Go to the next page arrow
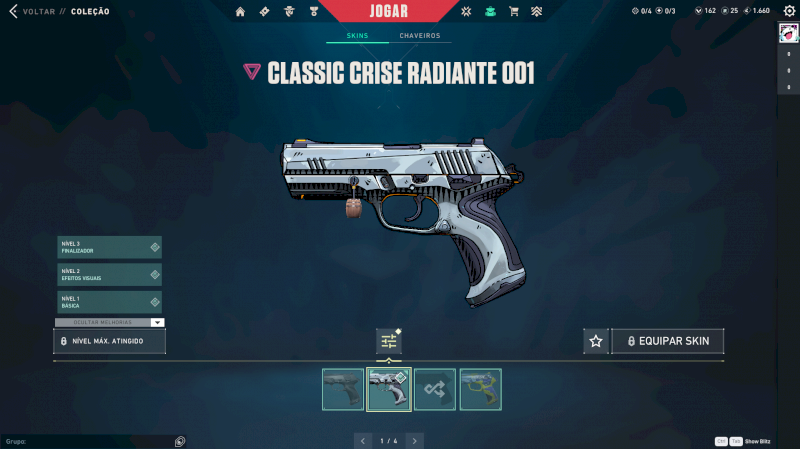 pyautogui.click(x=415, y=440)
